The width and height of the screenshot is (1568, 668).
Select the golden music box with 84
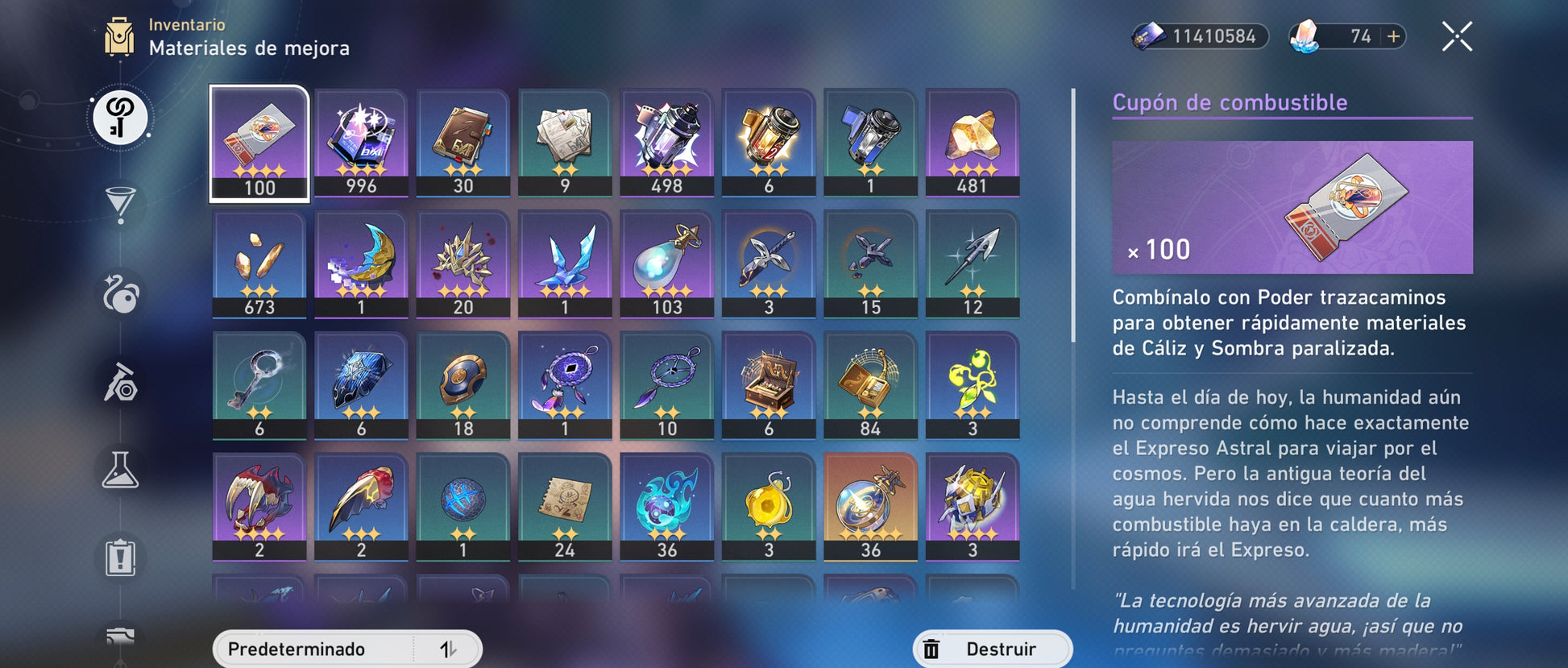coord(870,385)
